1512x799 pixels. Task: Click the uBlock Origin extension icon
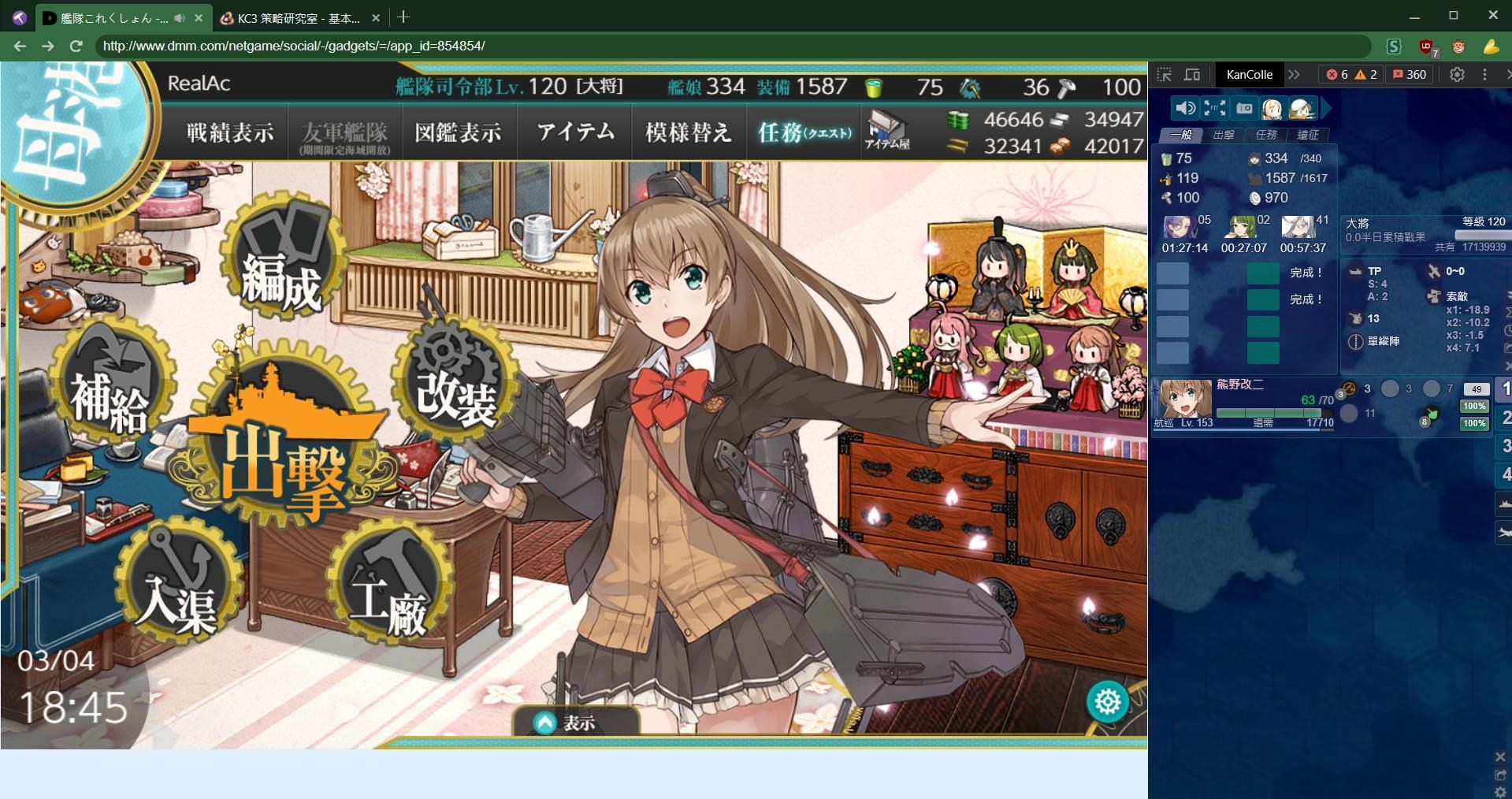tap(1426, 47)
